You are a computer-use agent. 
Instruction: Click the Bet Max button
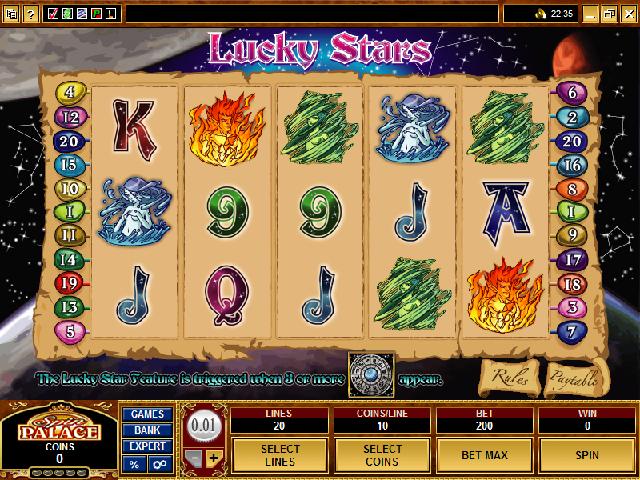(484, 454)
